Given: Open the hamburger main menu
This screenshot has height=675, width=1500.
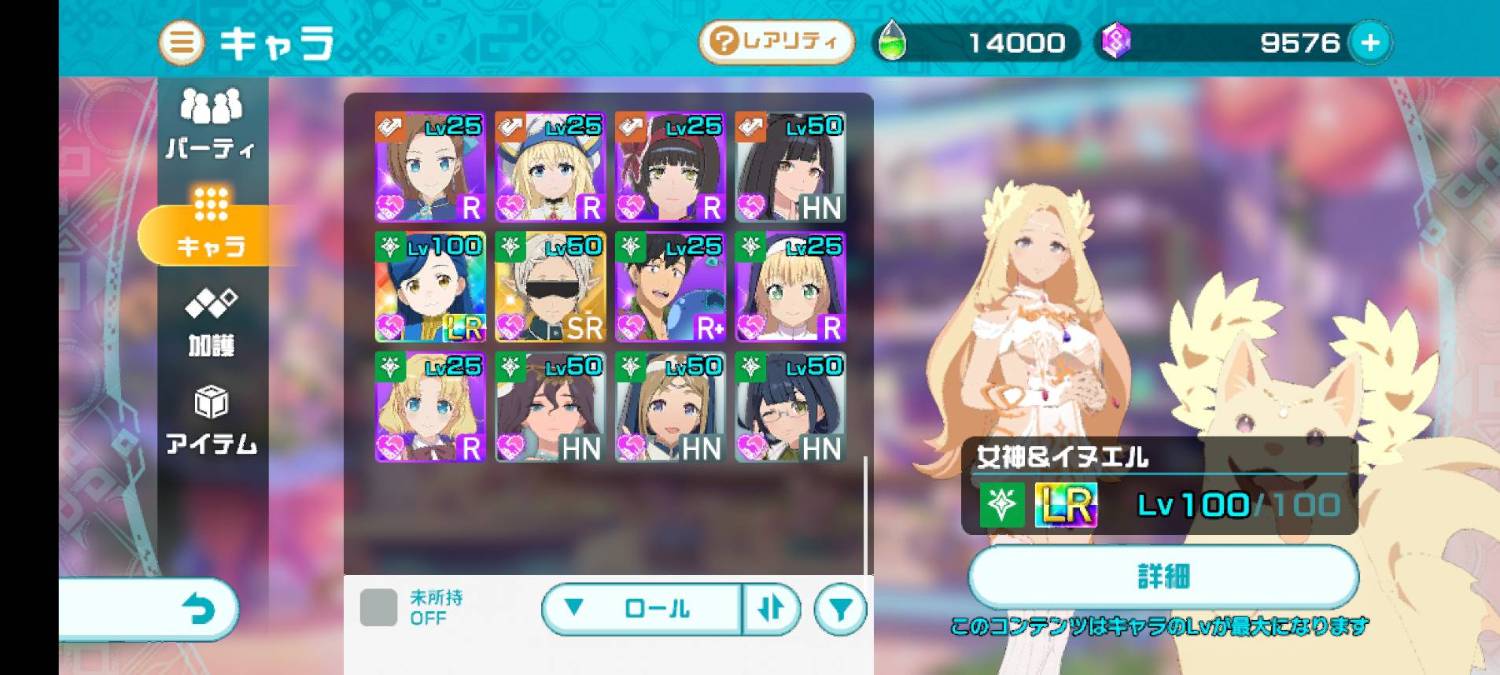Looking at the screenshot, I should 182,44.
